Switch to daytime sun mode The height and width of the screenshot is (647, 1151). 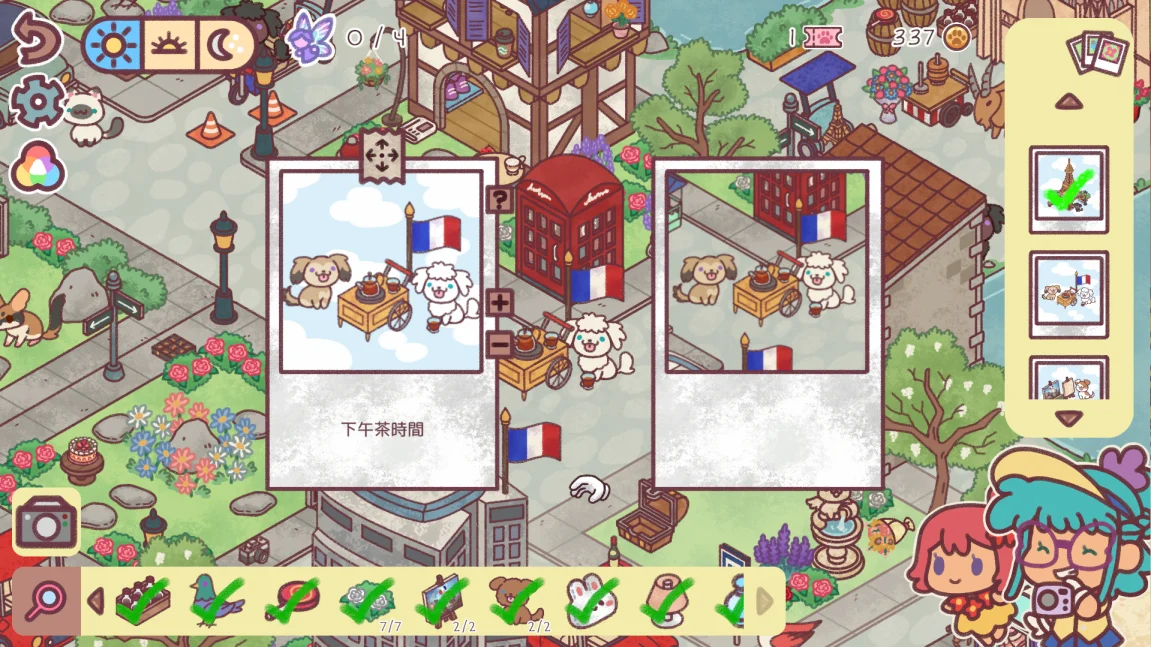(x=112, y=45)
